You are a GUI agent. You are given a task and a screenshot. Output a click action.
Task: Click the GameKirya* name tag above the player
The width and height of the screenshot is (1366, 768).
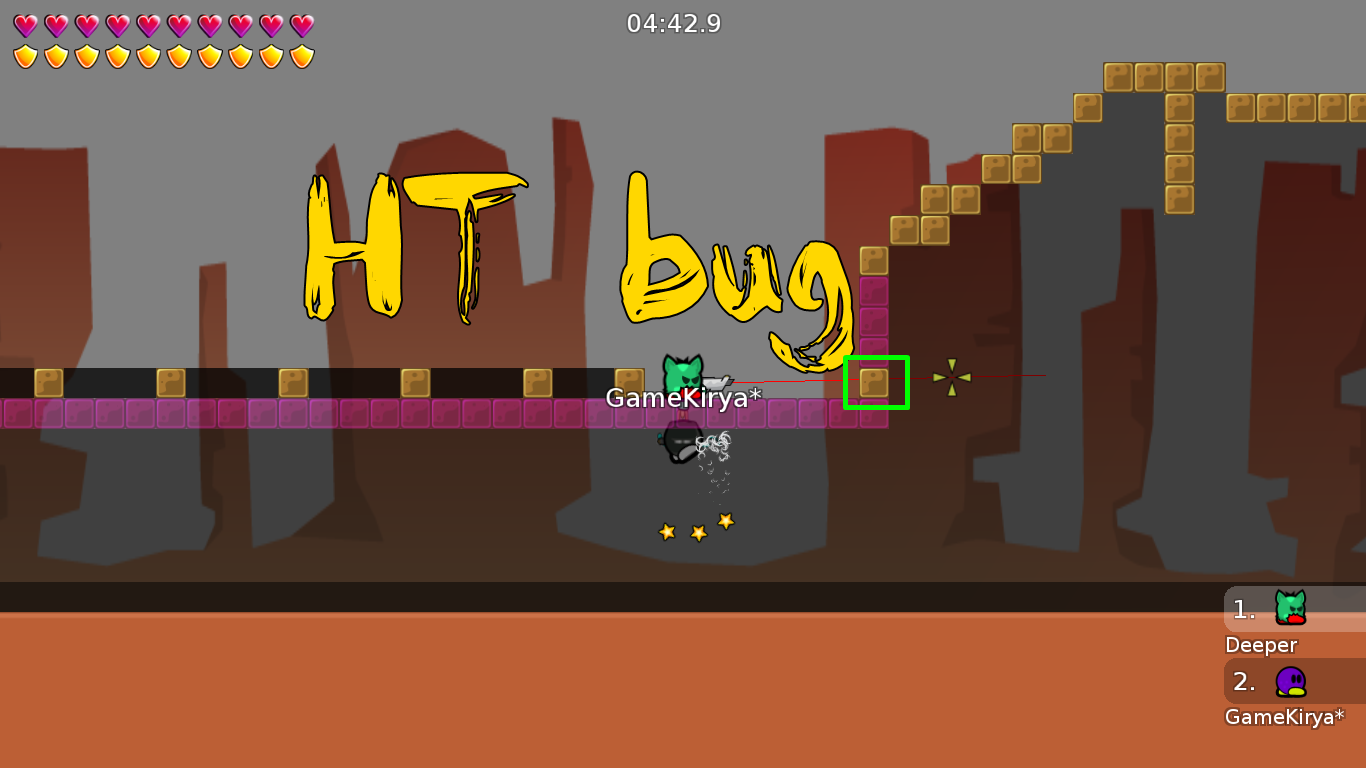[684, 398]
